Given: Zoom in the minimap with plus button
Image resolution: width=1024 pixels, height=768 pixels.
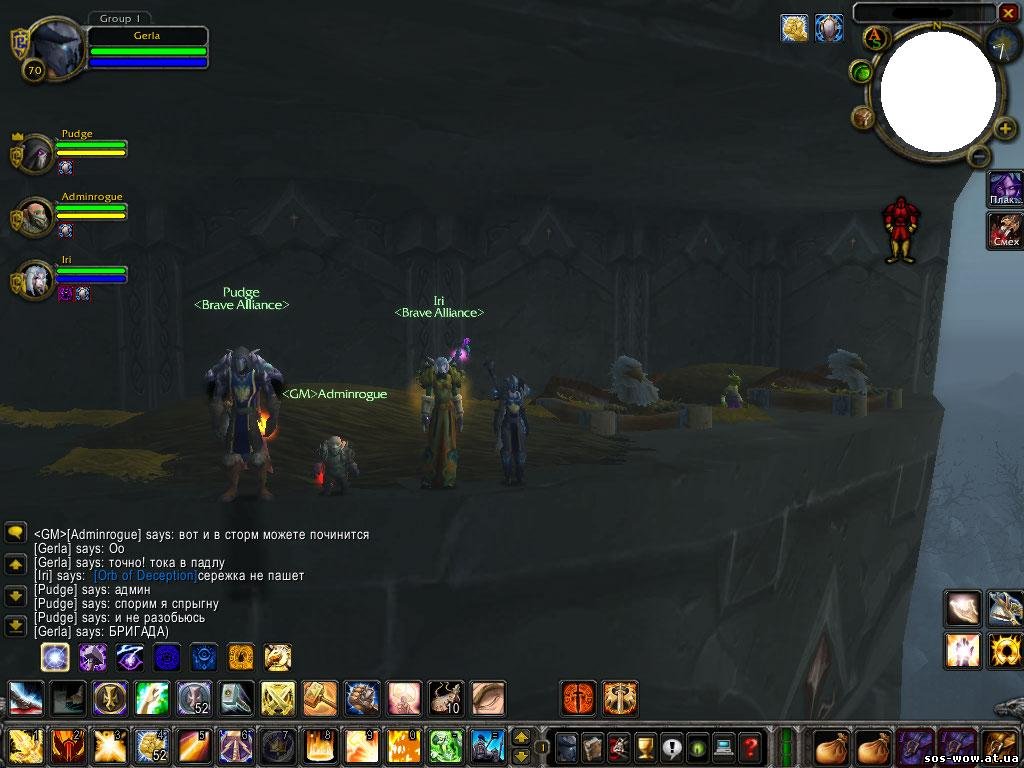Looking at the screenshot, I should click(x=1005, y=128).
